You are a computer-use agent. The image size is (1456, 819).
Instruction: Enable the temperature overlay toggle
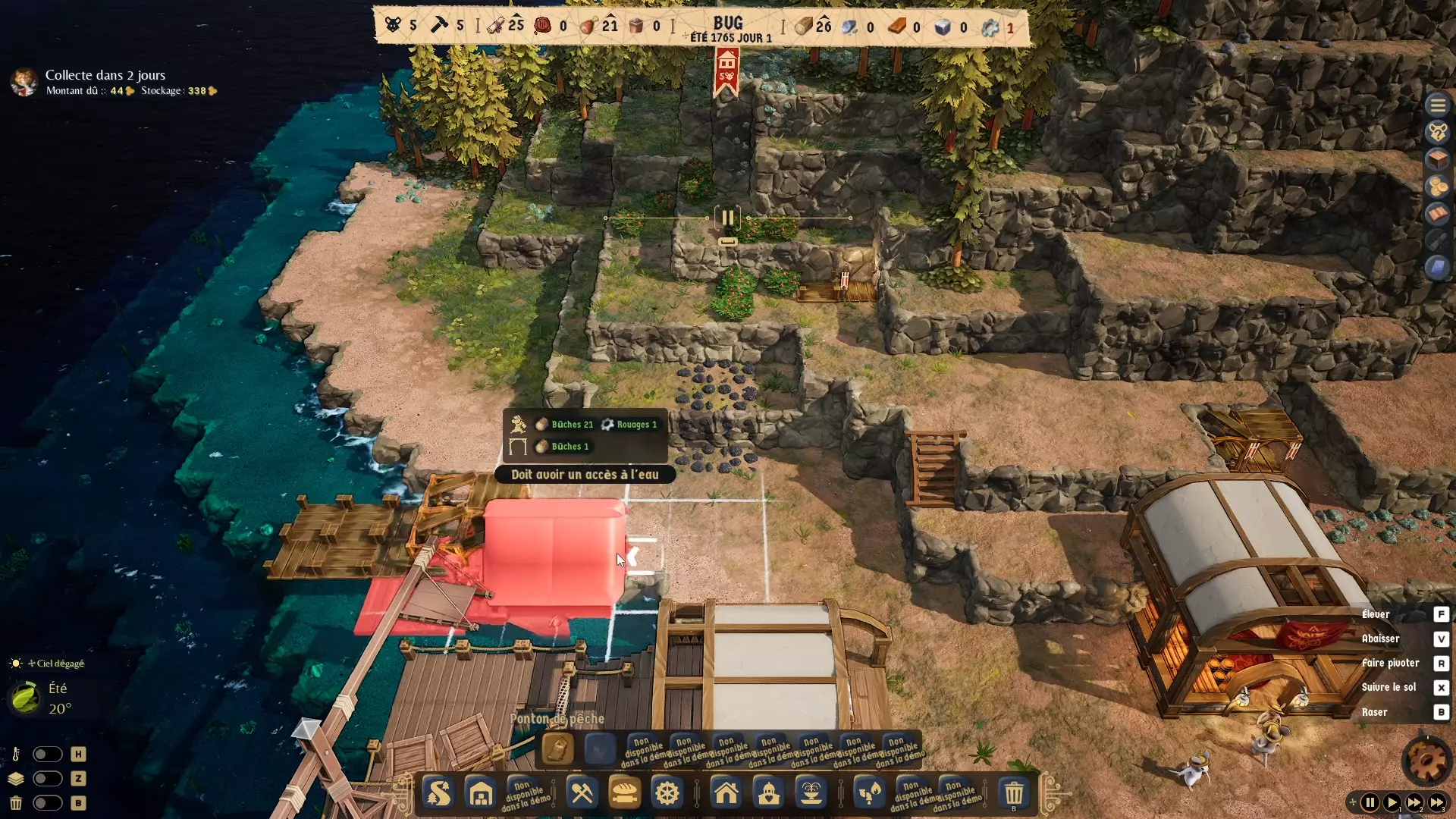(x=48, y=754)
